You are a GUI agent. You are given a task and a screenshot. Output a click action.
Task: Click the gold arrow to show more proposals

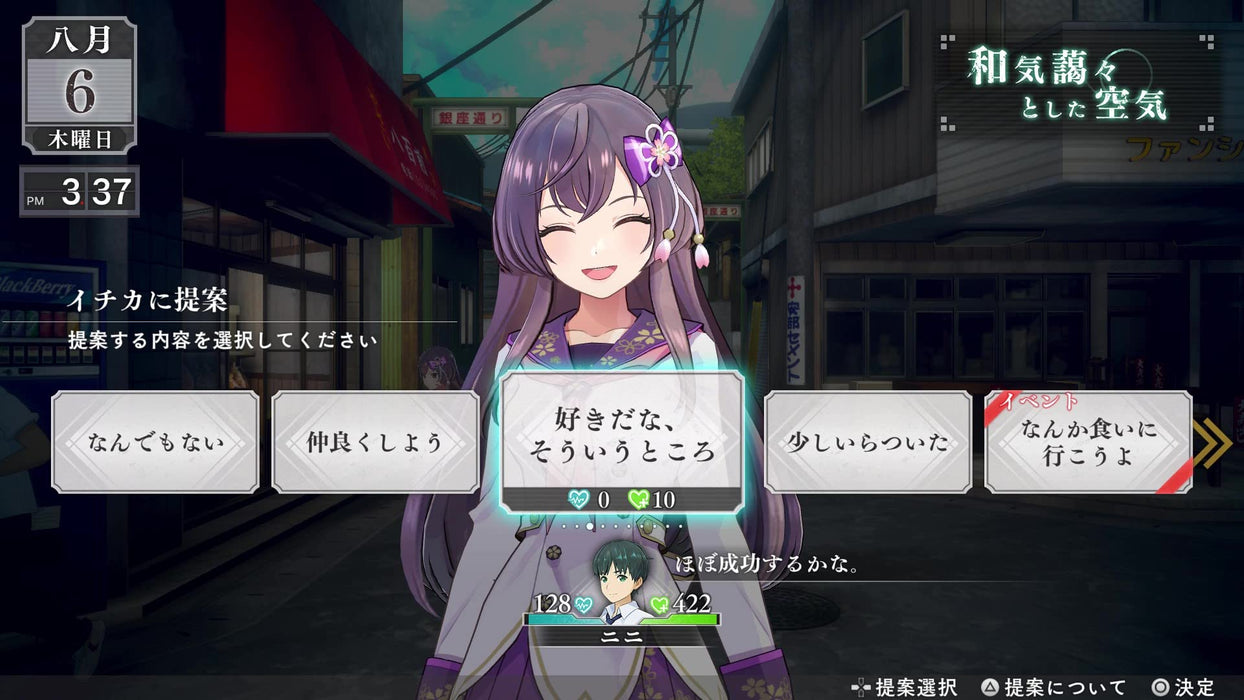point(1213,443)
